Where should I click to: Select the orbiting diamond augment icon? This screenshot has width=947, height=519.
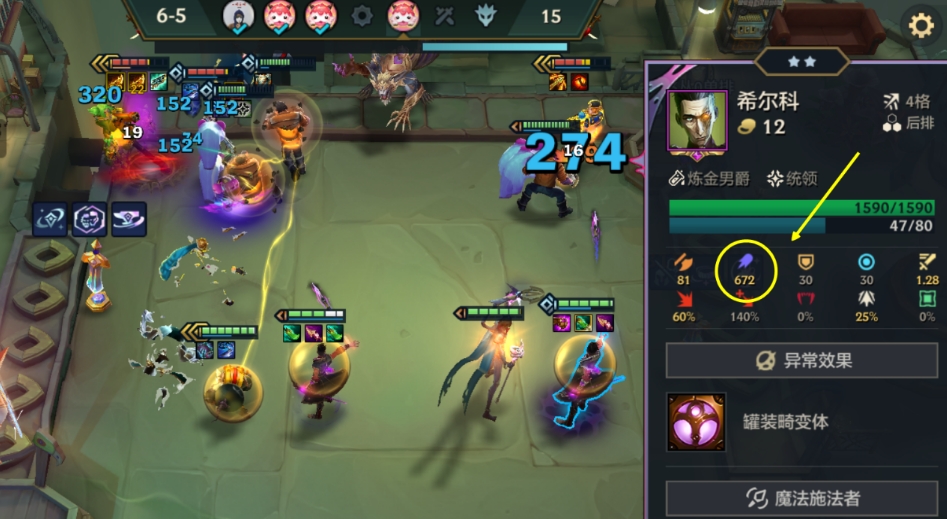click(50, 218)
